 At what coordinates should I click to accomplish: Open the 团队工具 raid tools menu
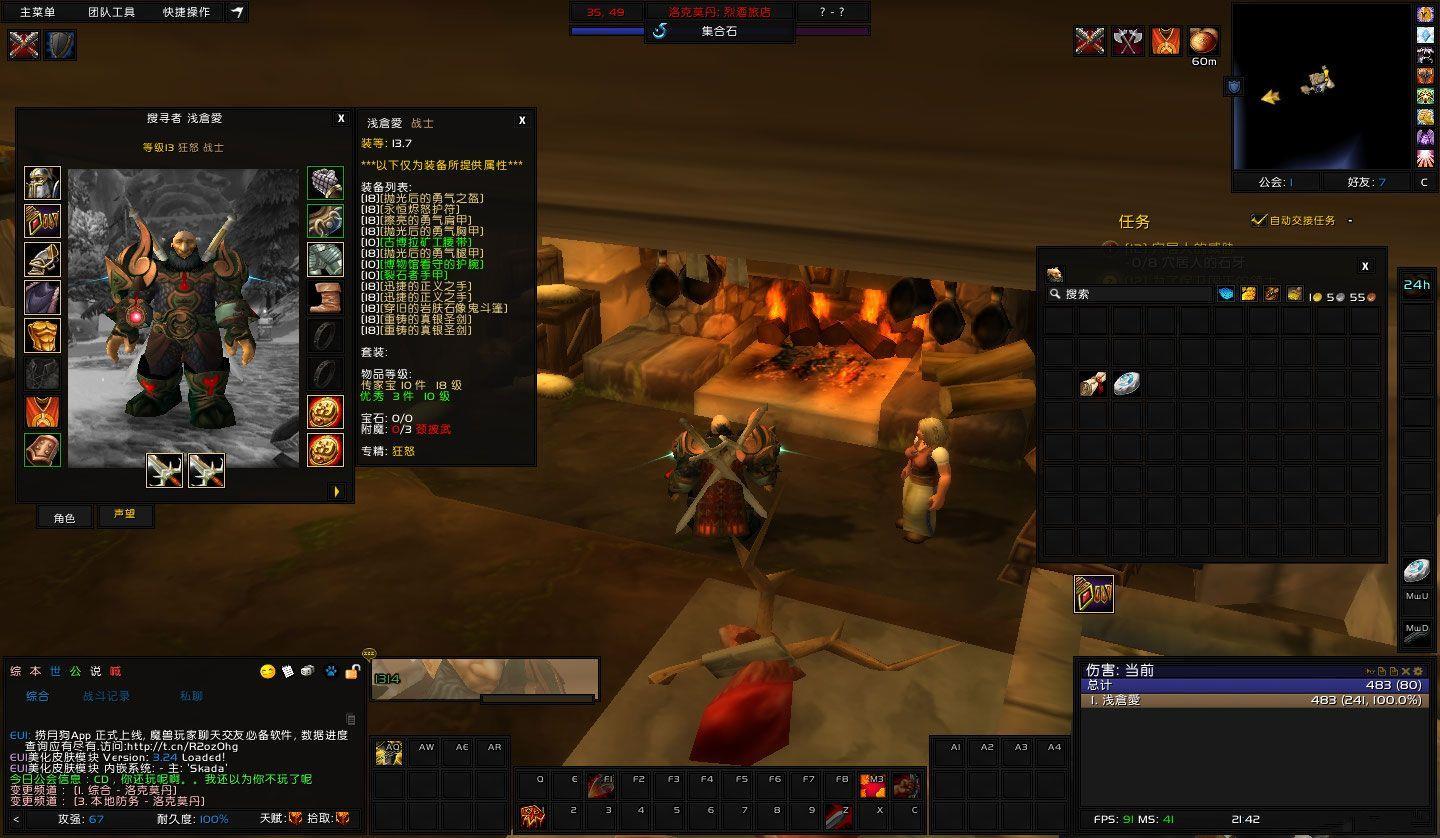(111, 12)
